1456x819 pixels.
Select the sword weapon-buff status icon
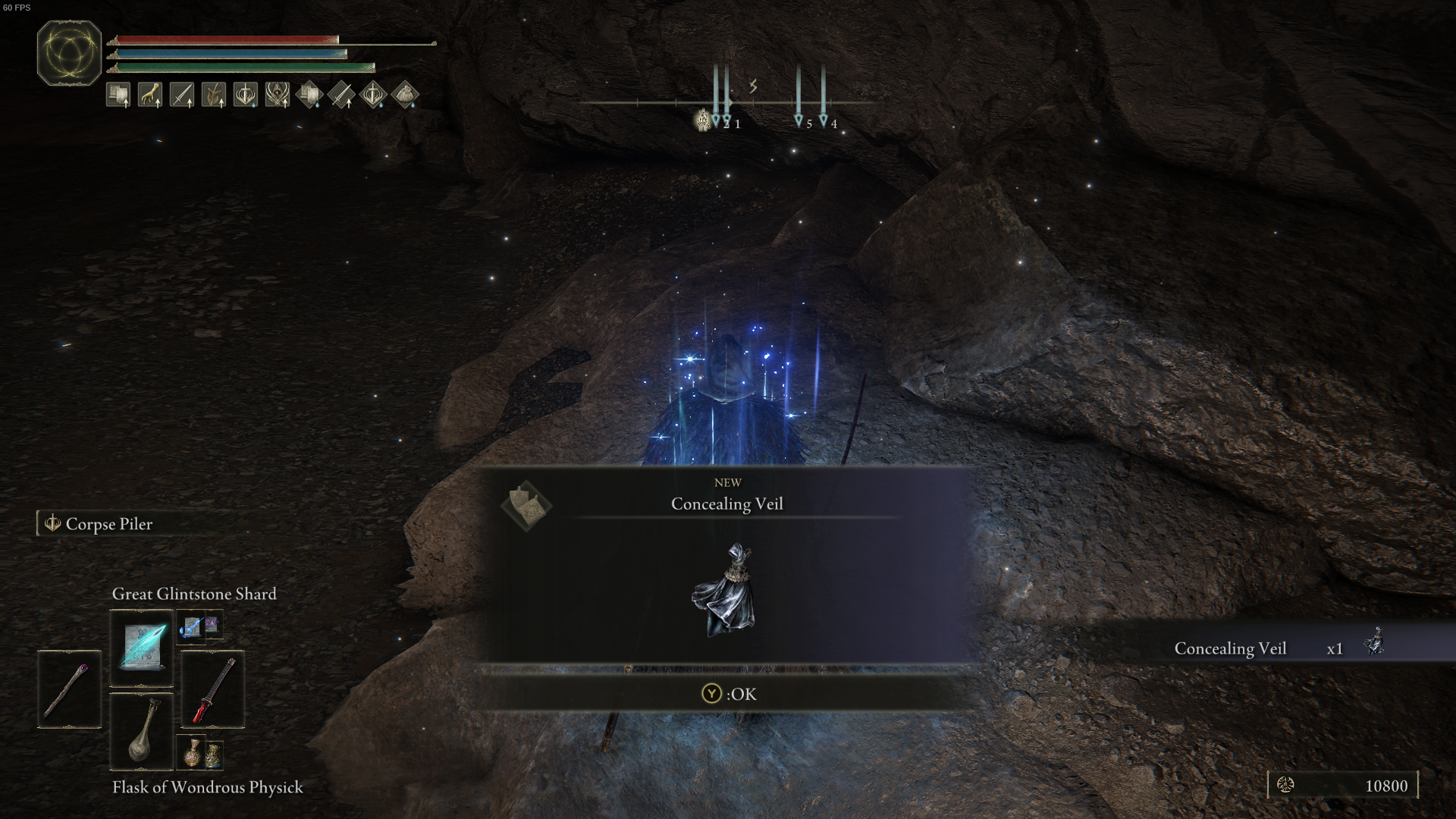(x=182, y=94)
